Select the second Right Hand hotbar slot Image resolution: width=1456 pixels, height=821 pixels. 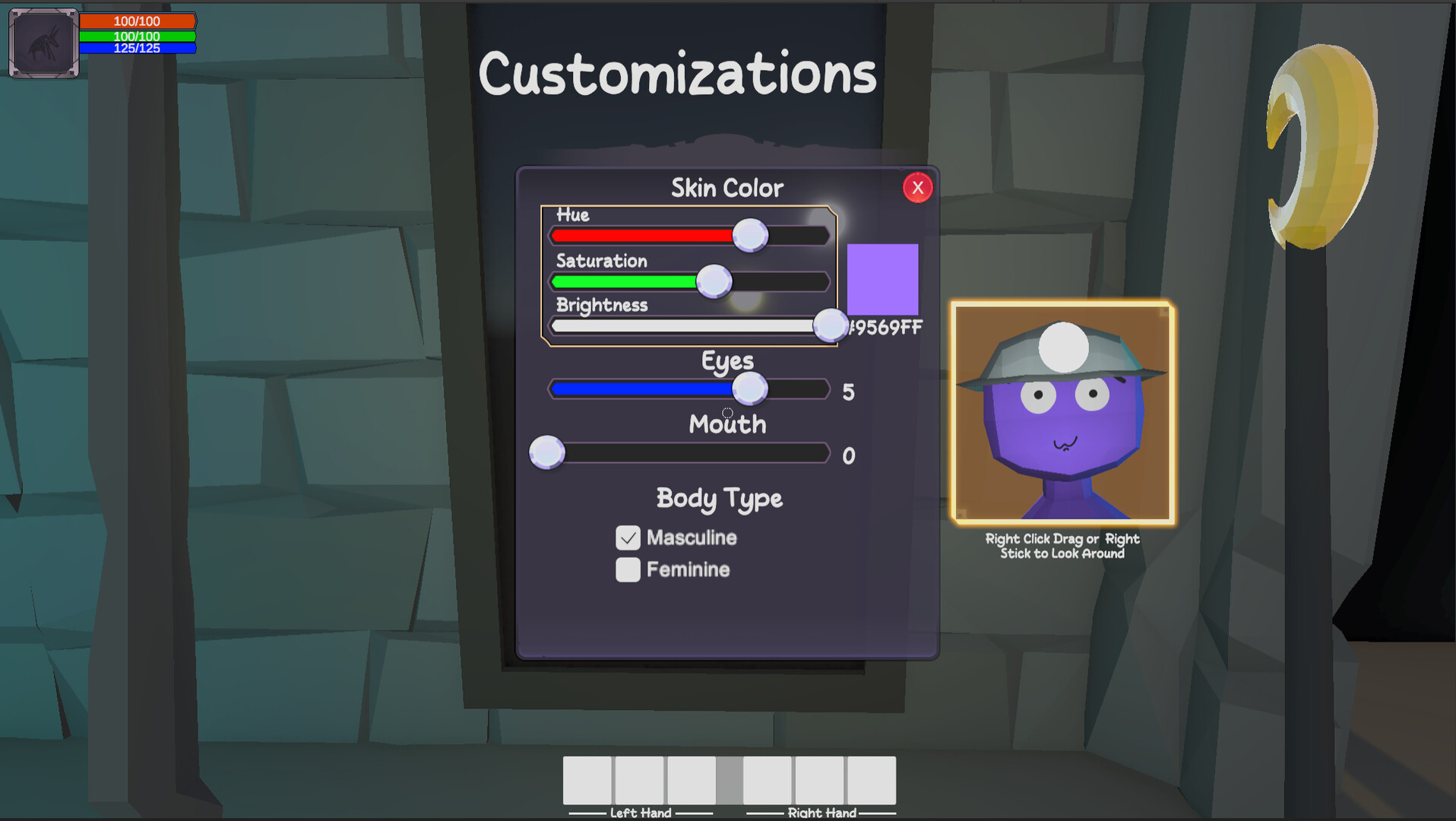pyautogui.click(x=818, y=782)
